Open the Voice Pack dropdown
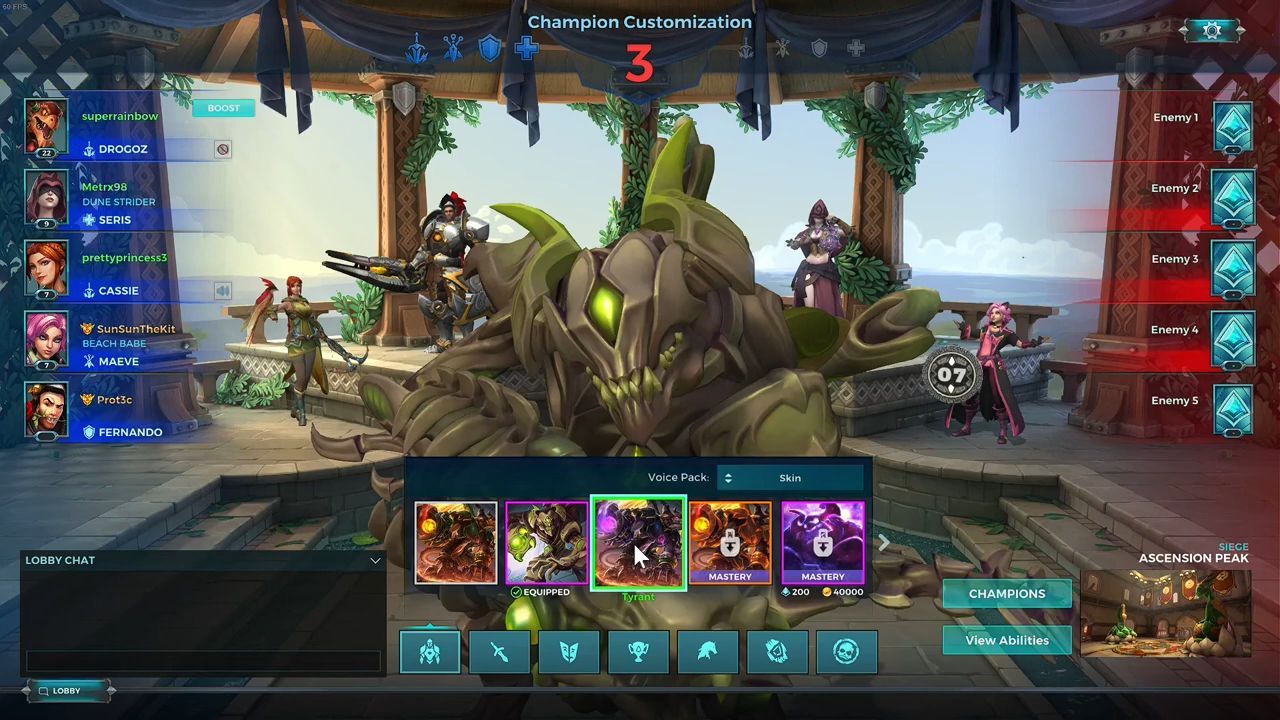 click(x=790, y=478)
